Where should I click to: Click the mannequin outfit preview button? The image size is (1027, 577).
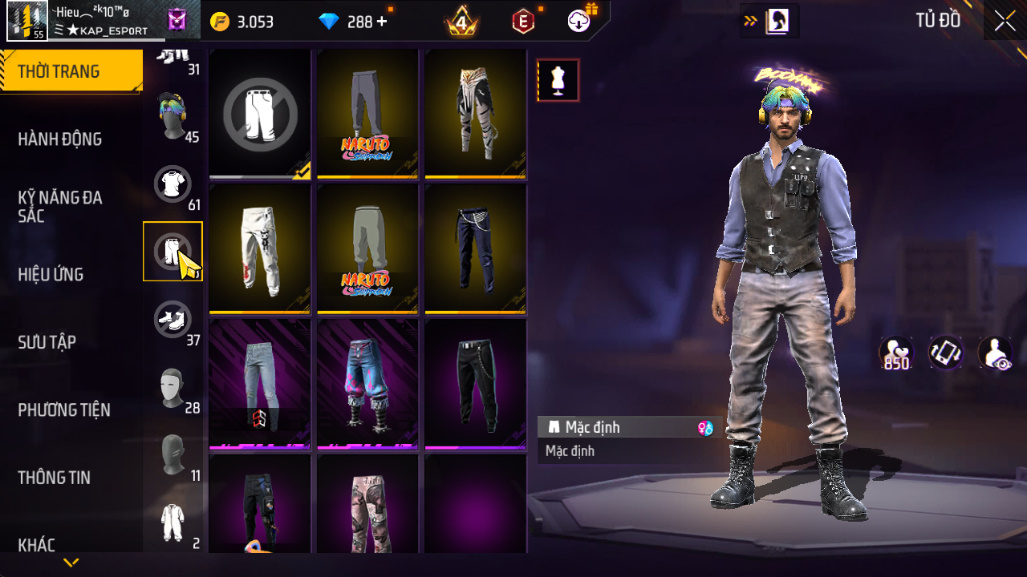click(558, 80)
